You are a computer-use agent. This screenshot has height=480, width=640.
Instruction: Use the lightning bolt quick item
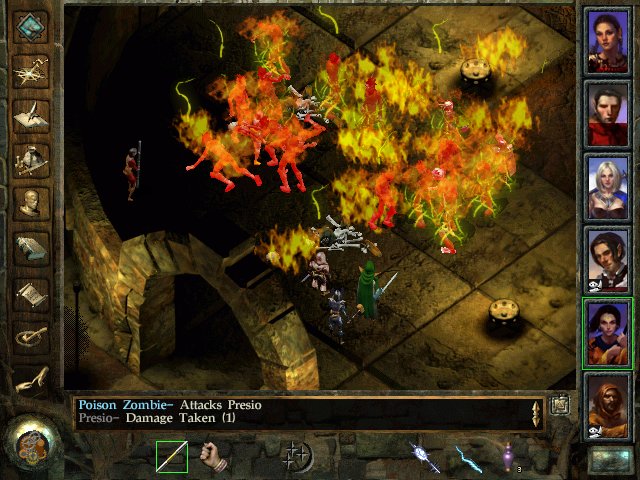[468, 457]
